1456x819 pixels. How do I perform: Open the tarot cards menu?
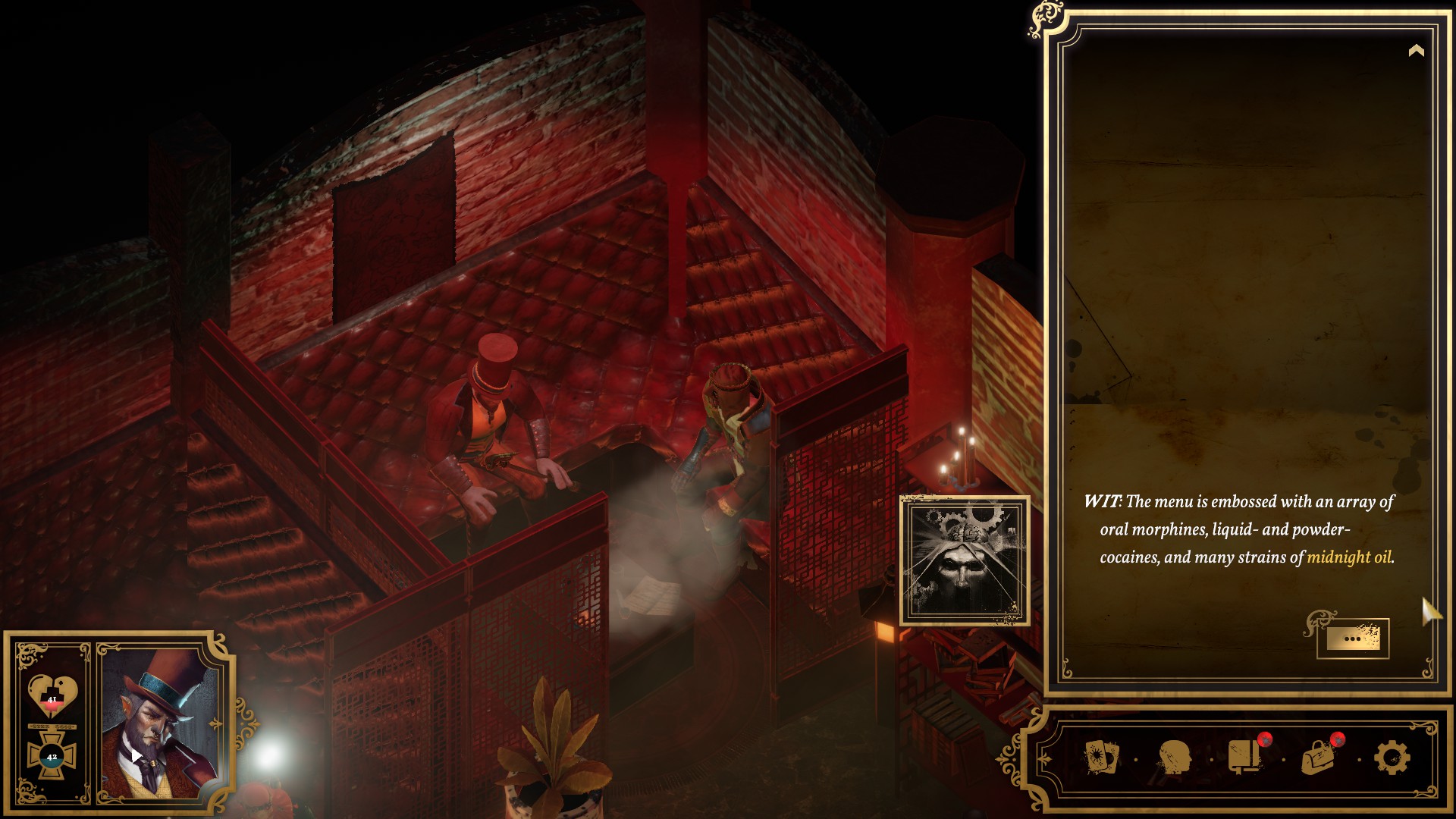point(1101,758)
